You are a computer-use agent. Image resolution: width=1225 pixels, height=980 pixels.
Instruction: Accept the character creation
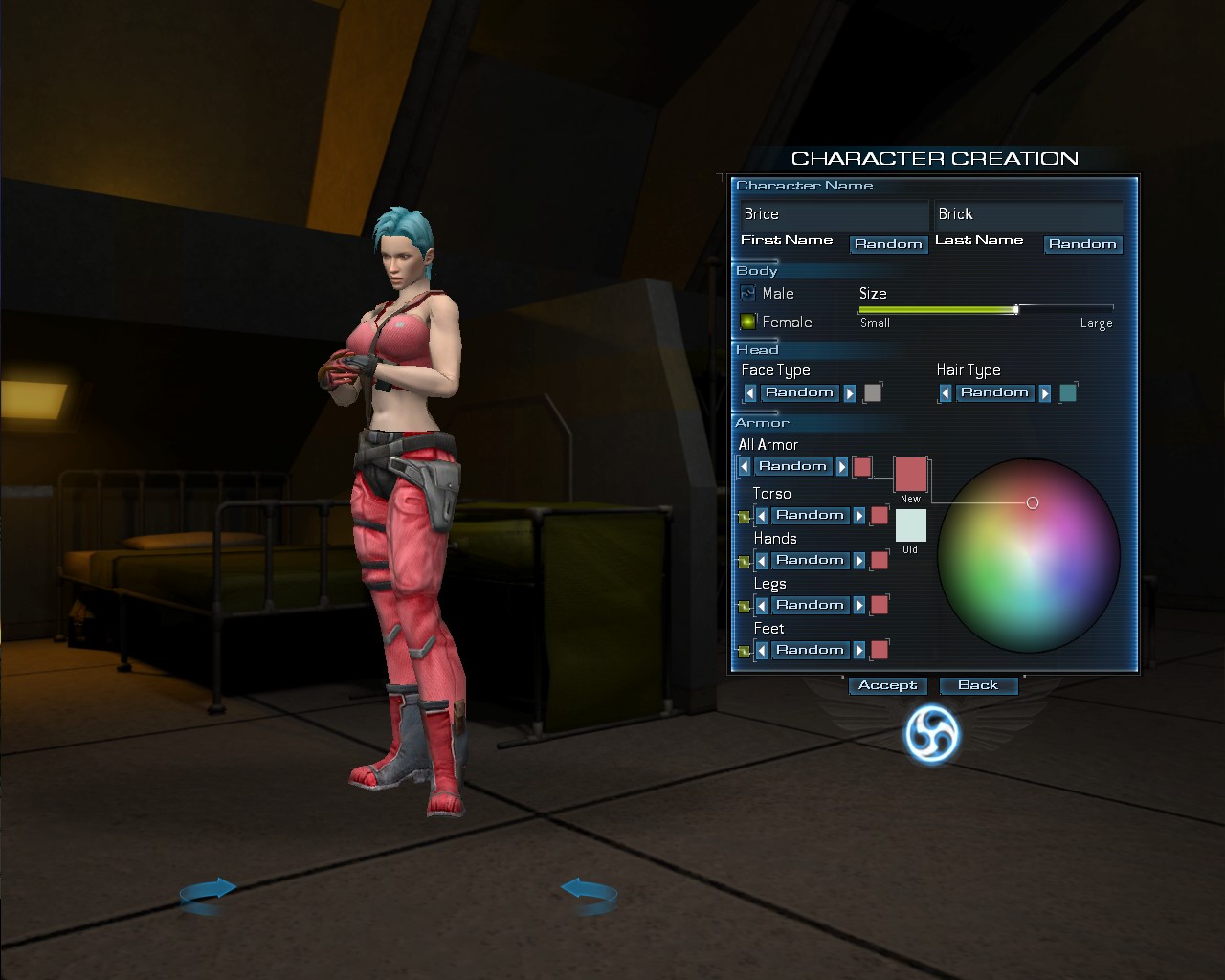tap(887, 685)
